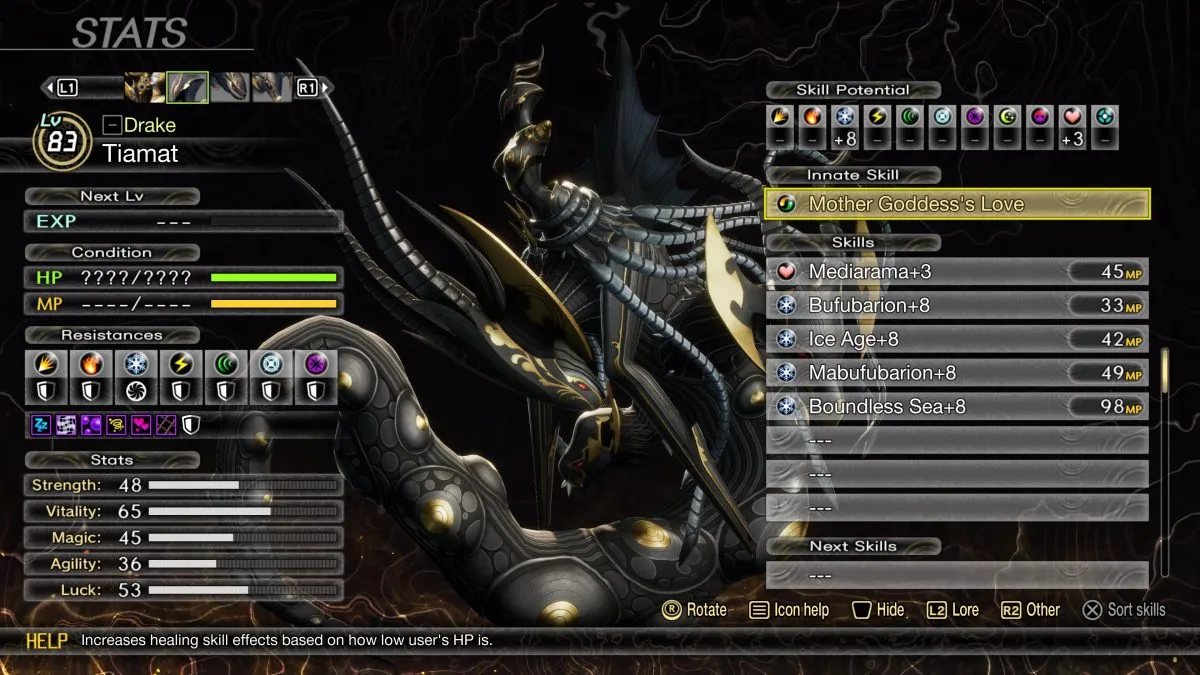Select the Boundless Sea+8 skill
The width and height of the screenshot is (1200, 675).
pyautogui.click(x=957, y=408)
